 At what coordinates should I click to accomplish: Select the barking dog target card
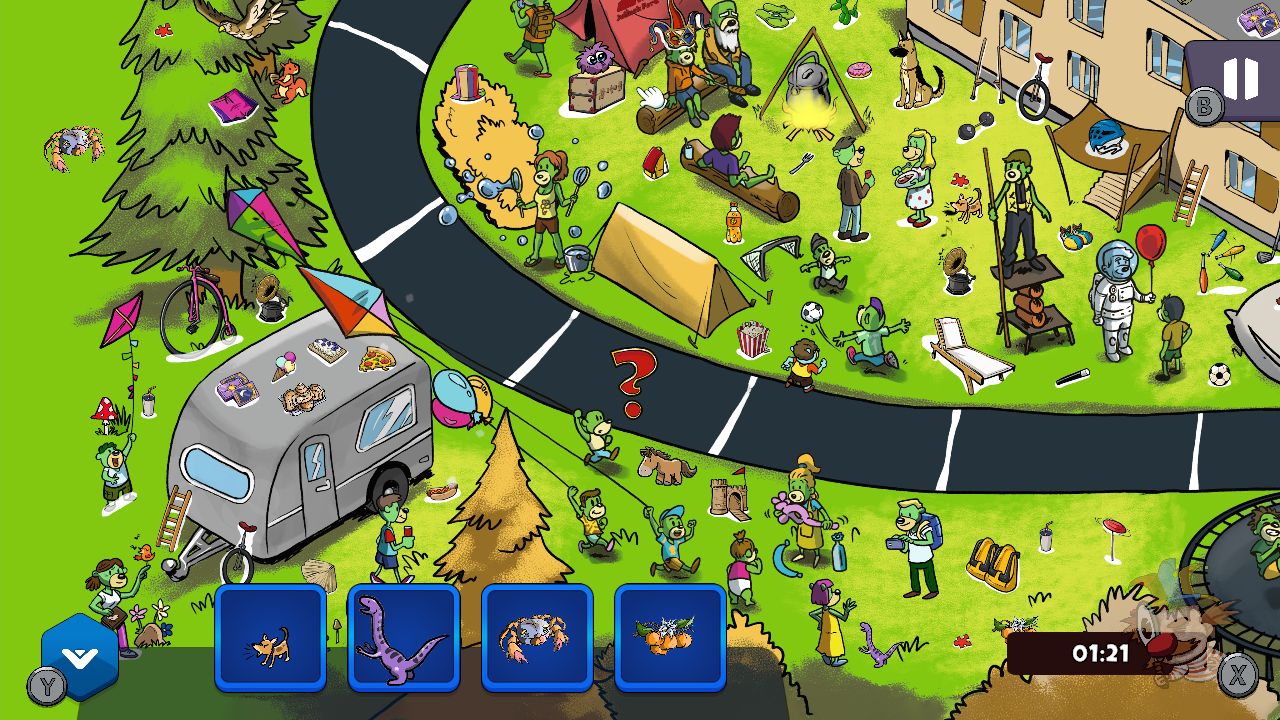coord(270,638)
